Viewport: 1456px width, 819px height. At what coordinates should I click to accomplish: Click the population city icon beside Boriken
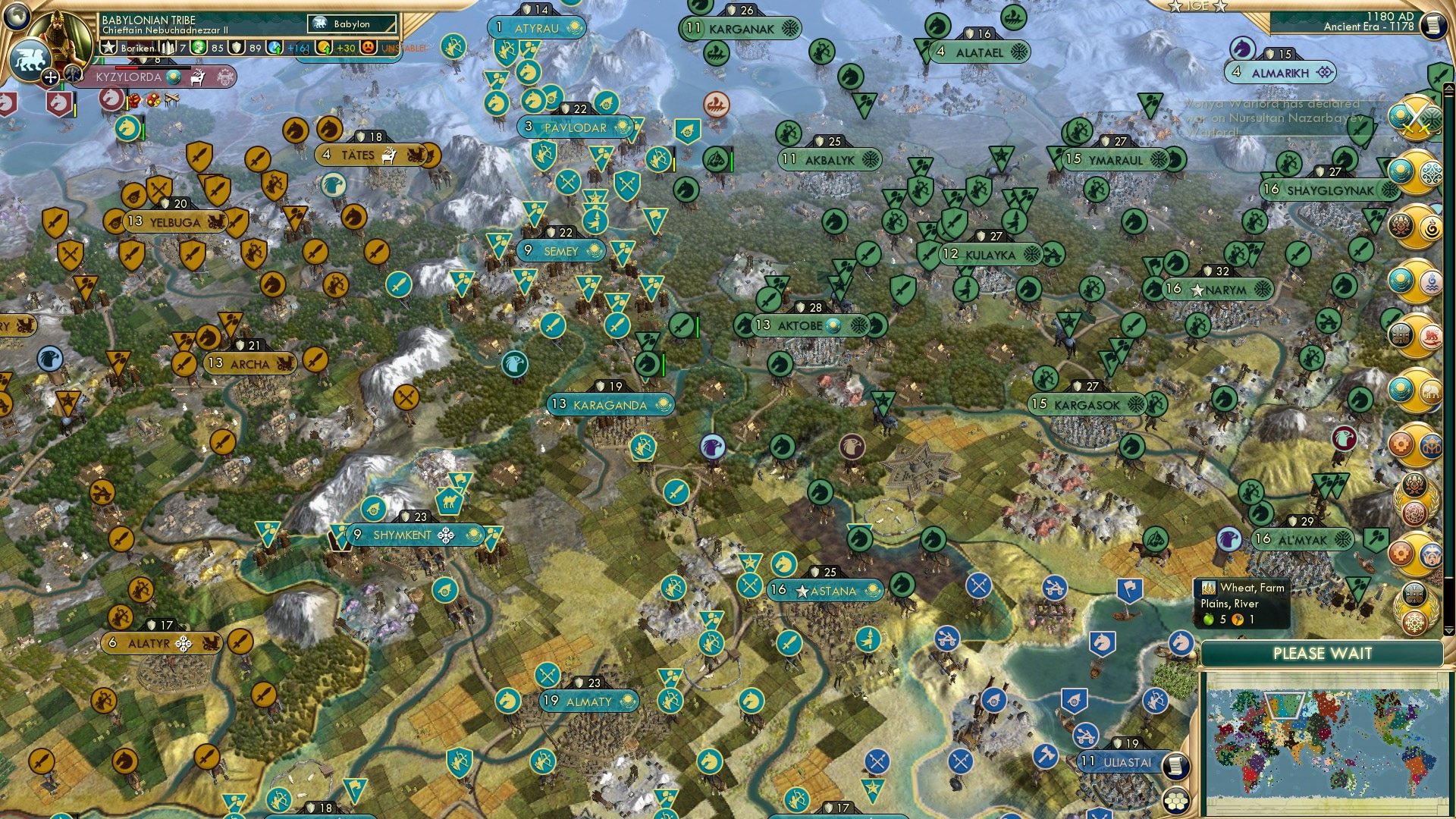tap(168, 47)
